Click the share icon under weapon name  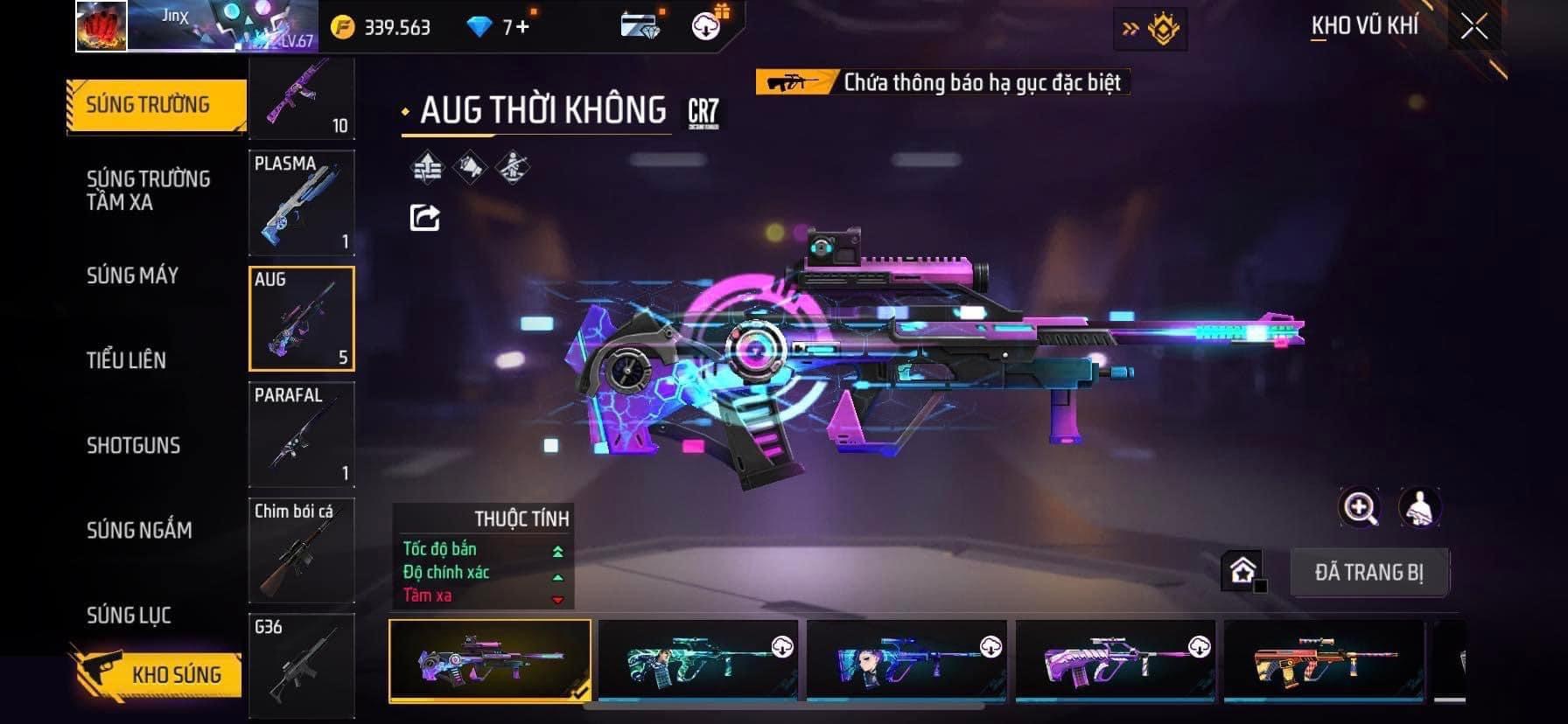tap(425, 217)
